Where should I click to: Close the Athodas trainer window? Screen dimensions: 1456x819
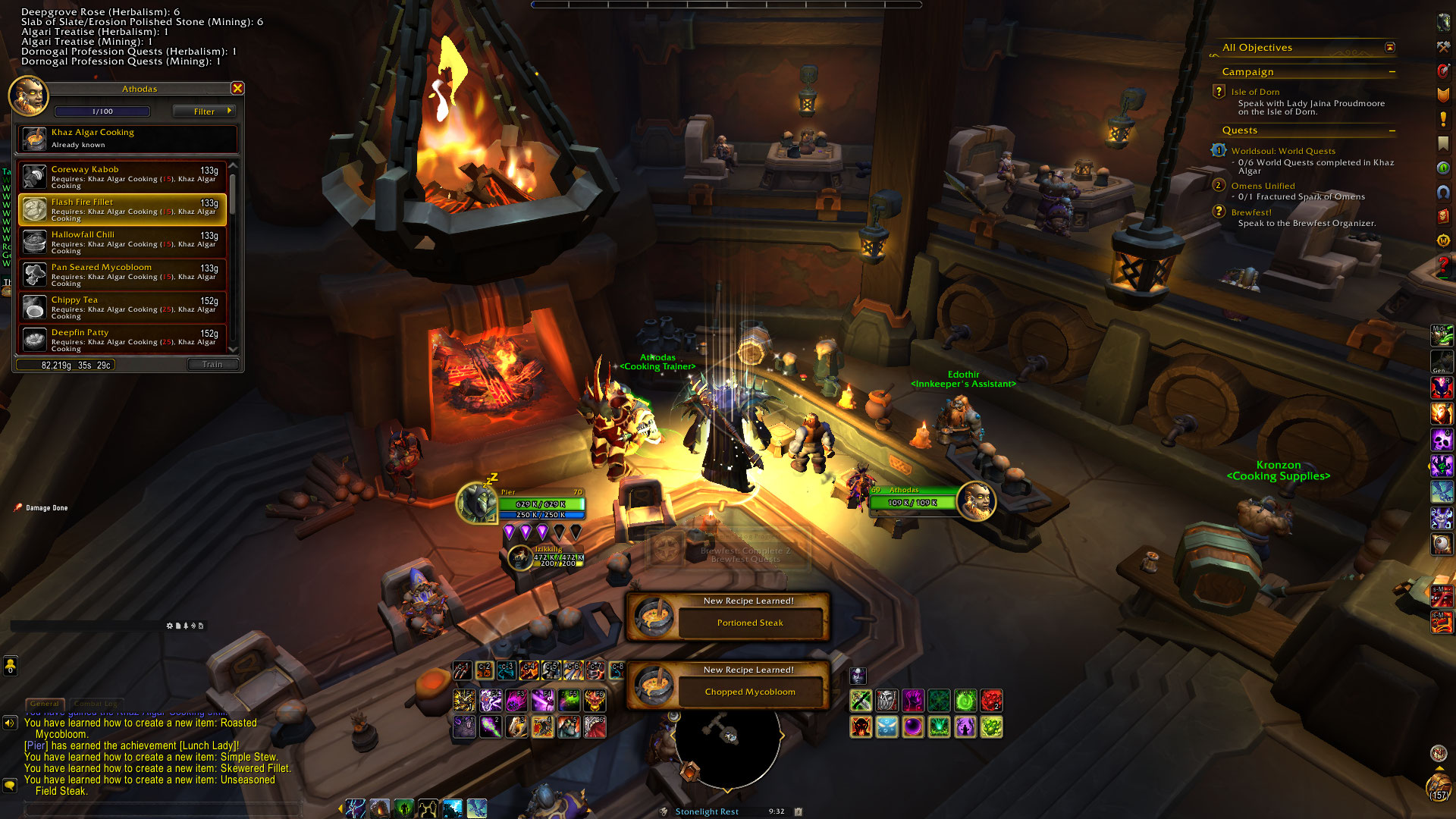coord(237,89)
